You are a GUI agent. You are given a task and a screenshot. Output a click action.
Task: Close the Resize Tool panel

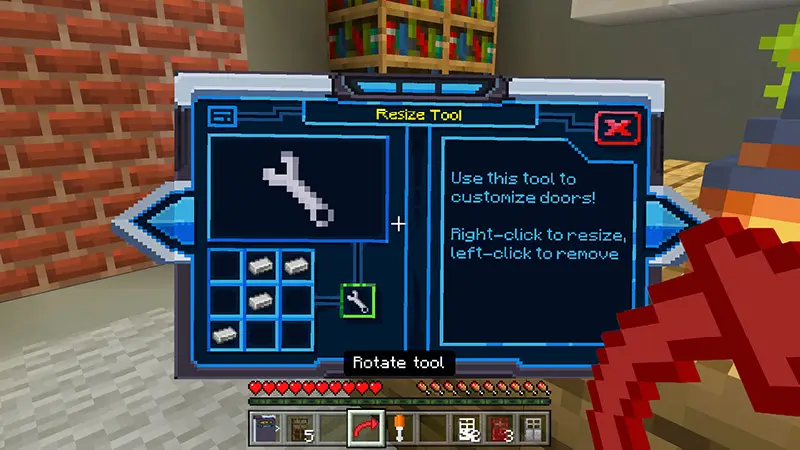click(618, 127)
